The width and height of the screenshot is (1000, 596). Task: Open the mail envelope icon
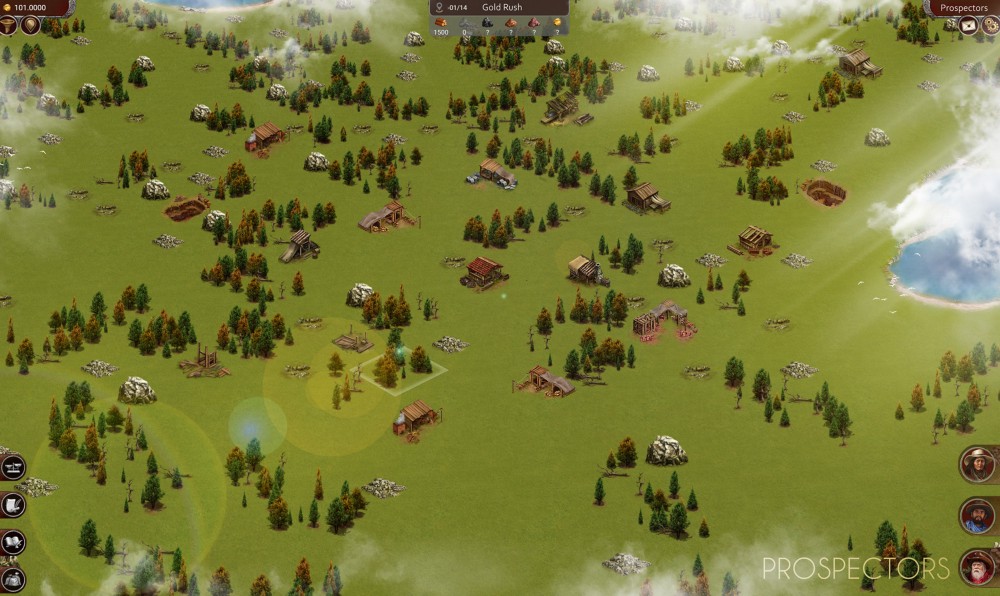[968, 26]
